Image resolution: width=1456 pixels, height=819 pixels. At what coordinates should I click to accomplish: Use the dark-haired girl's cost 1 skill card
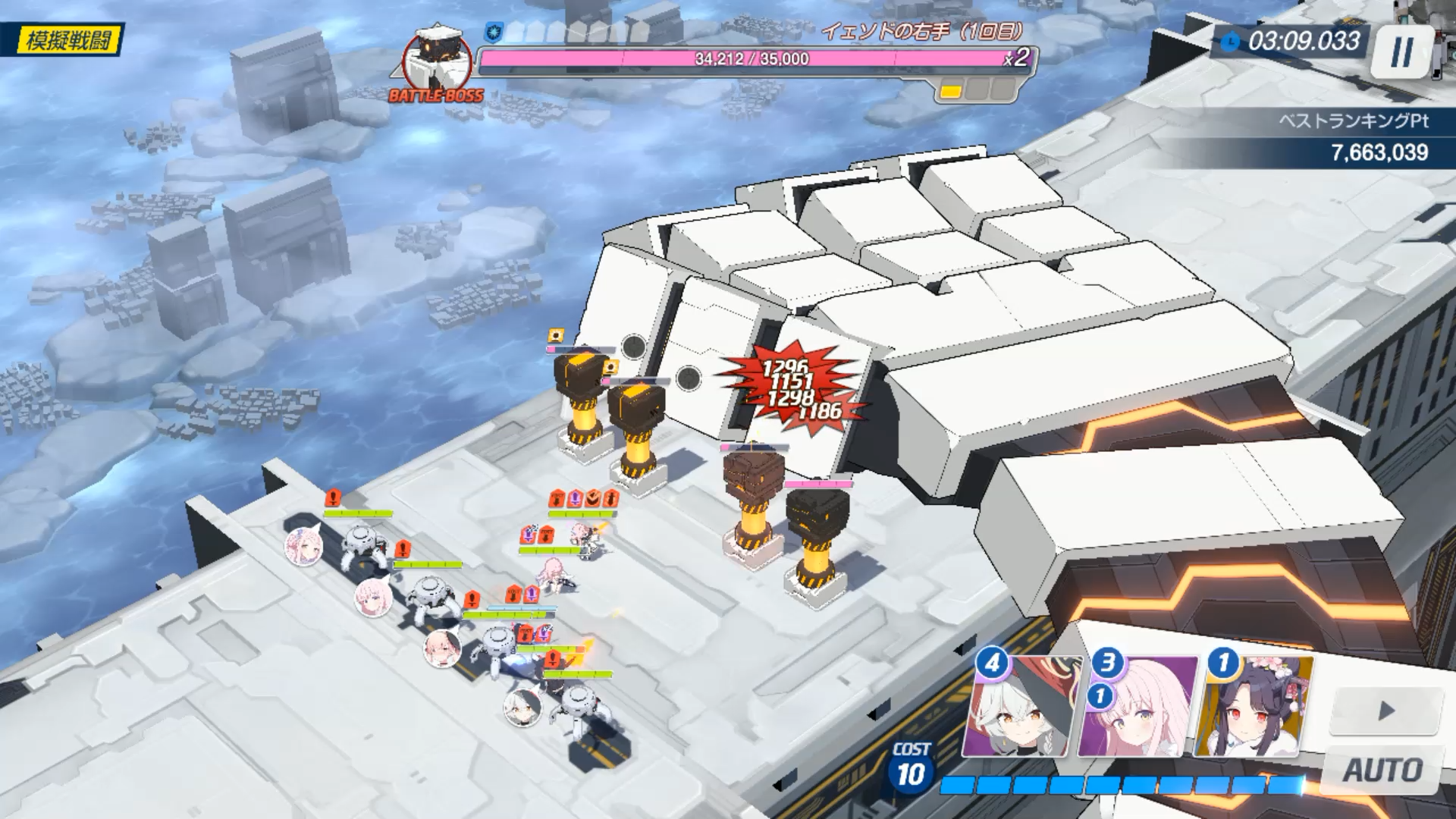coord(1253,708)
